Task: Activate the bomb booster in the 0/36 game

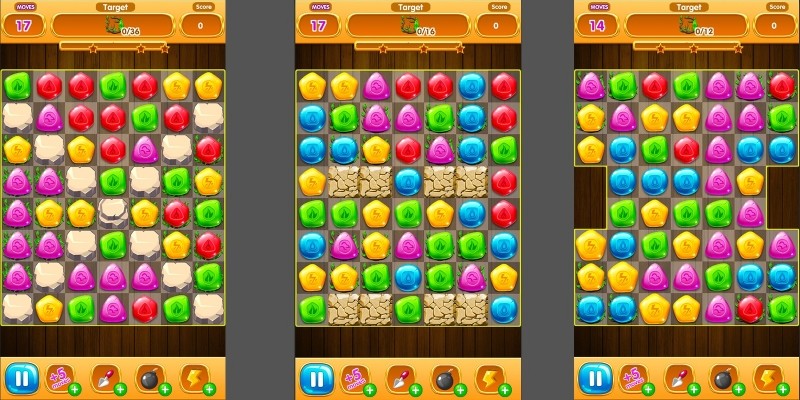Action: pyautogui.click(x=149, y=378)
